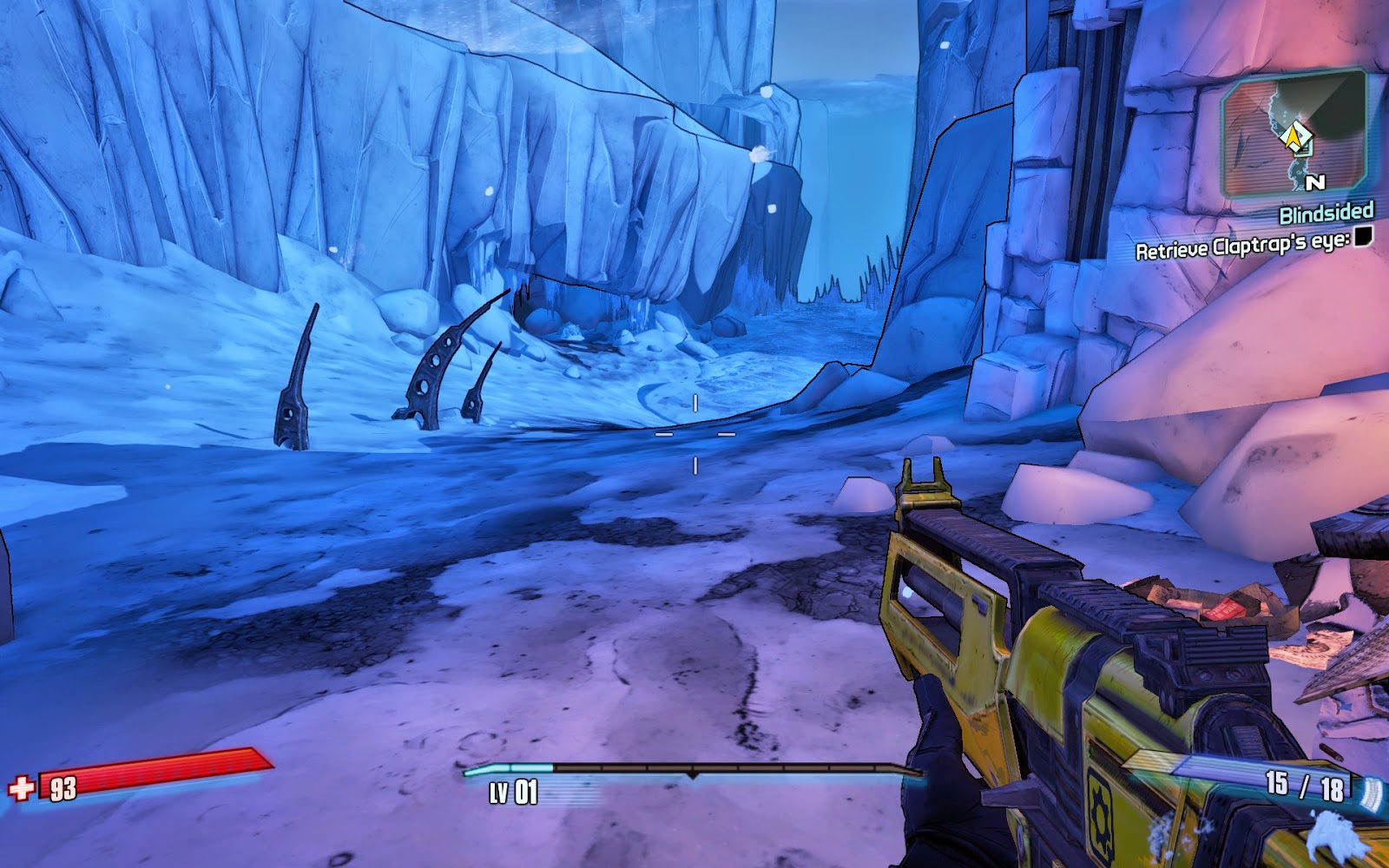Click the N compass marker on the minimap

1316,181
